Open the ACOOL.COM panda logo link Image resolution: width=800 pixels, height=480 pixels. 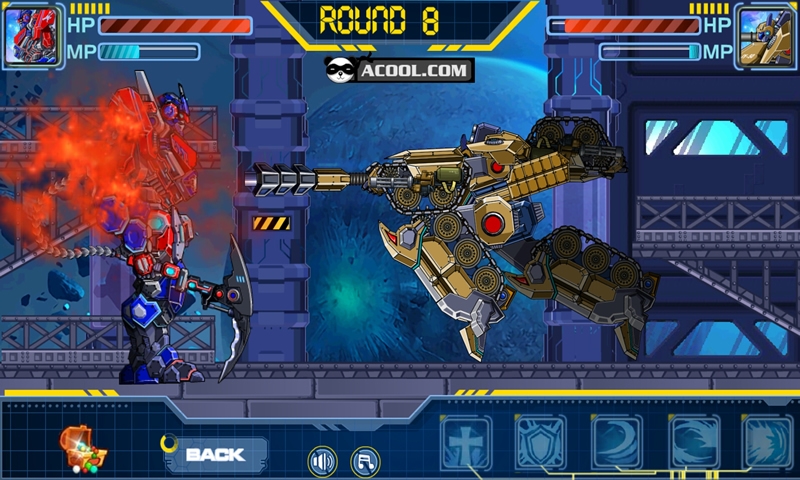(398, 70)
